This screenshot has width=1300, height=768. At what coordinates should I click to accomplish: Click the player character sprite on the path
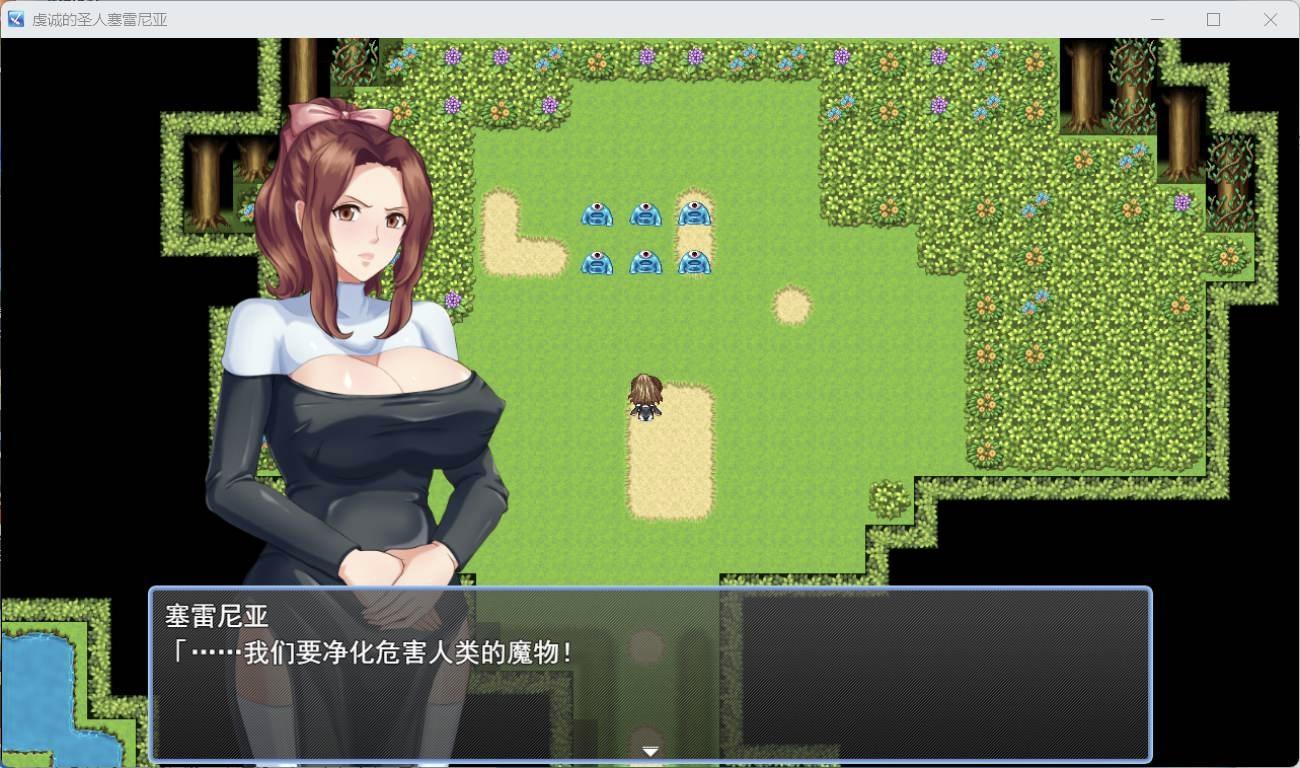tap(645, 396)
